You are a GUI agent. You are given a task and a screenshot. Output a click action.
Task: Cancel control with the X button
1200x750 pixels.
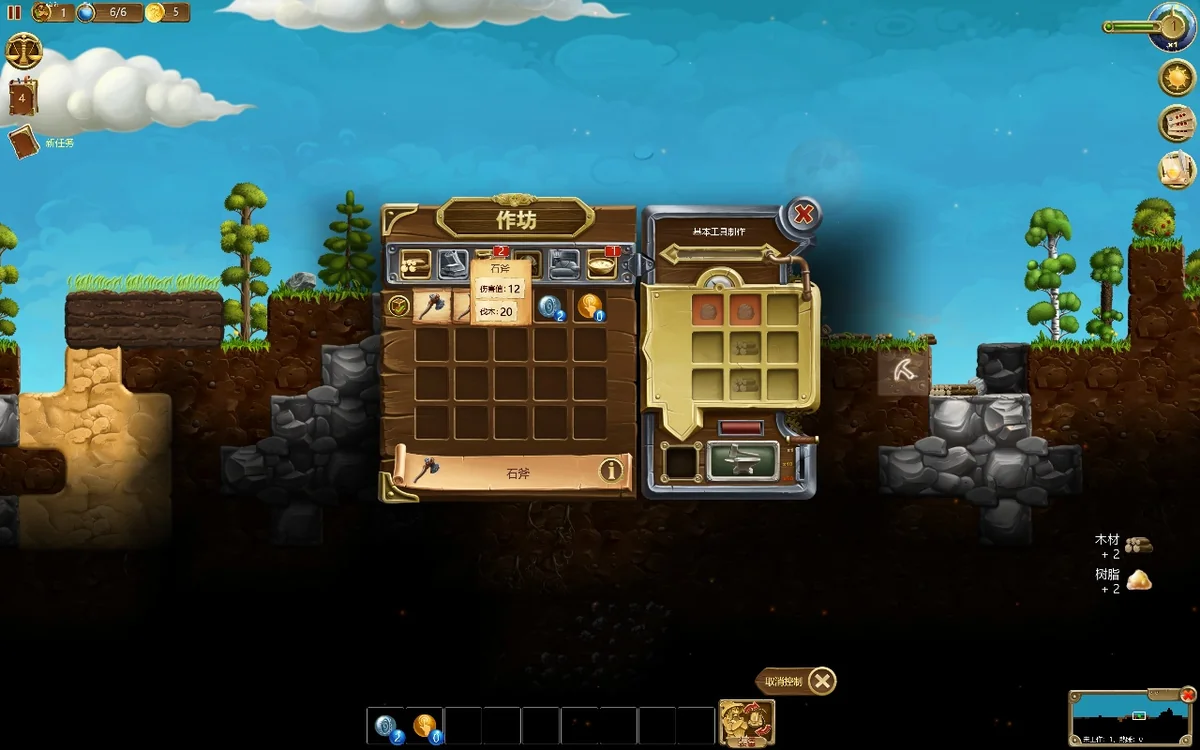click(821, 682)
